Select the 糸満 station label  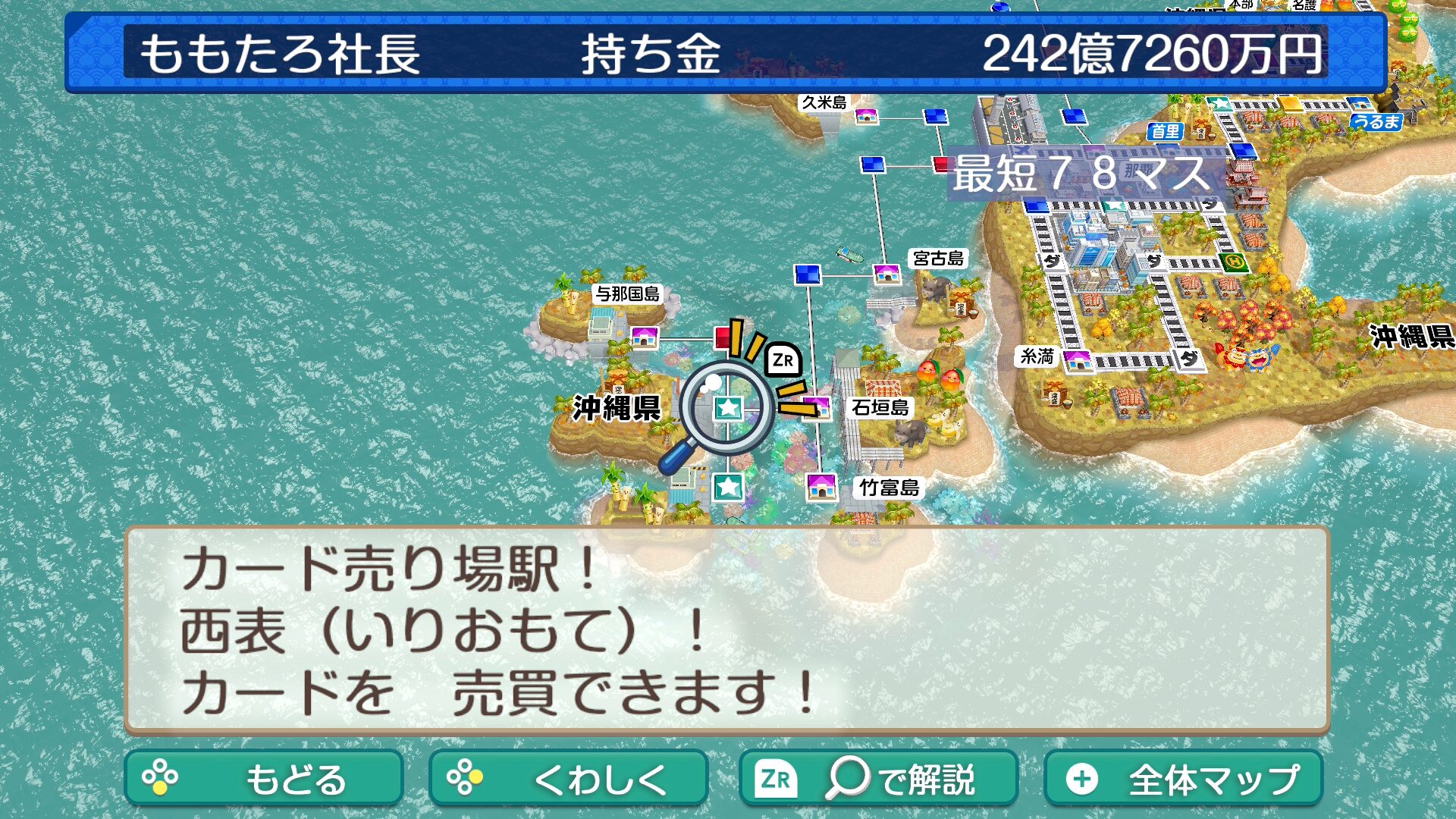[x=1037, y=356]
